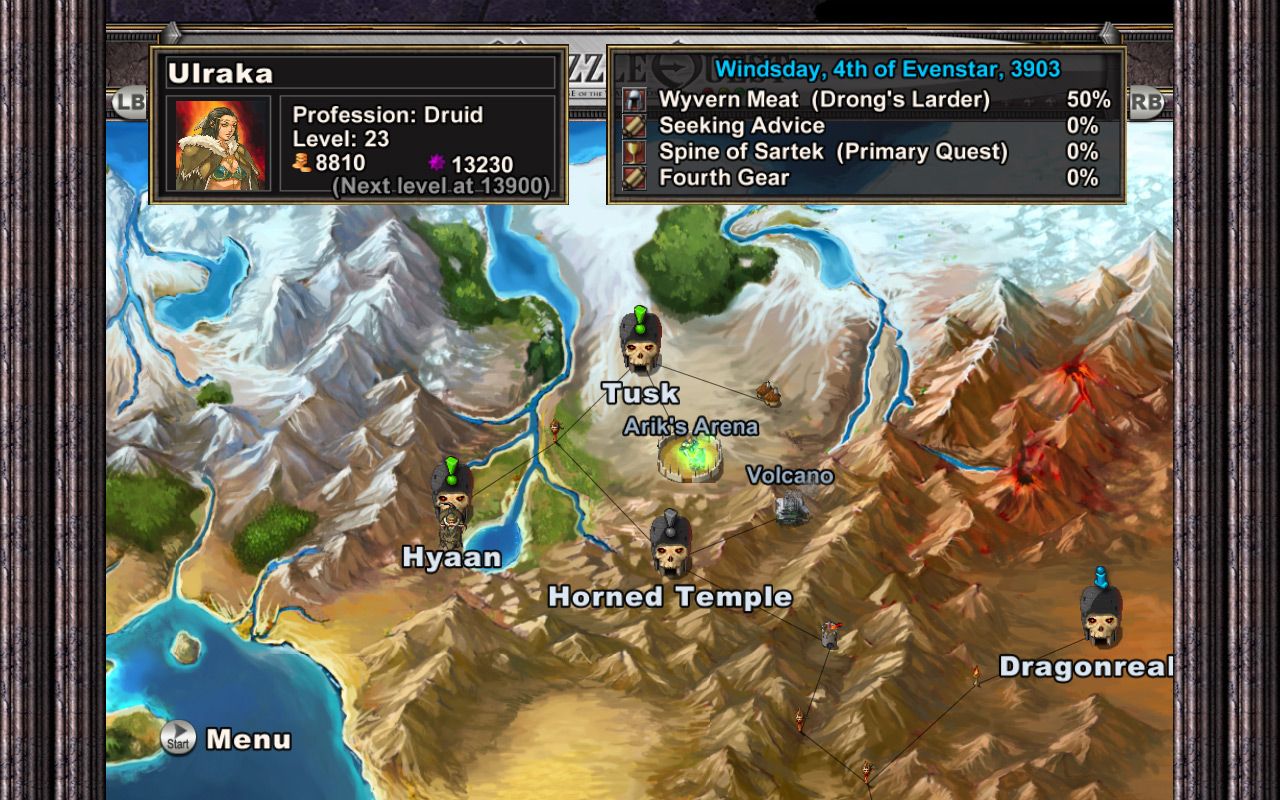Select the Volcano map location
Image resolution: width=1280 pixels, height=800 pixels.
pyautogui.click(x=792, y=506)
